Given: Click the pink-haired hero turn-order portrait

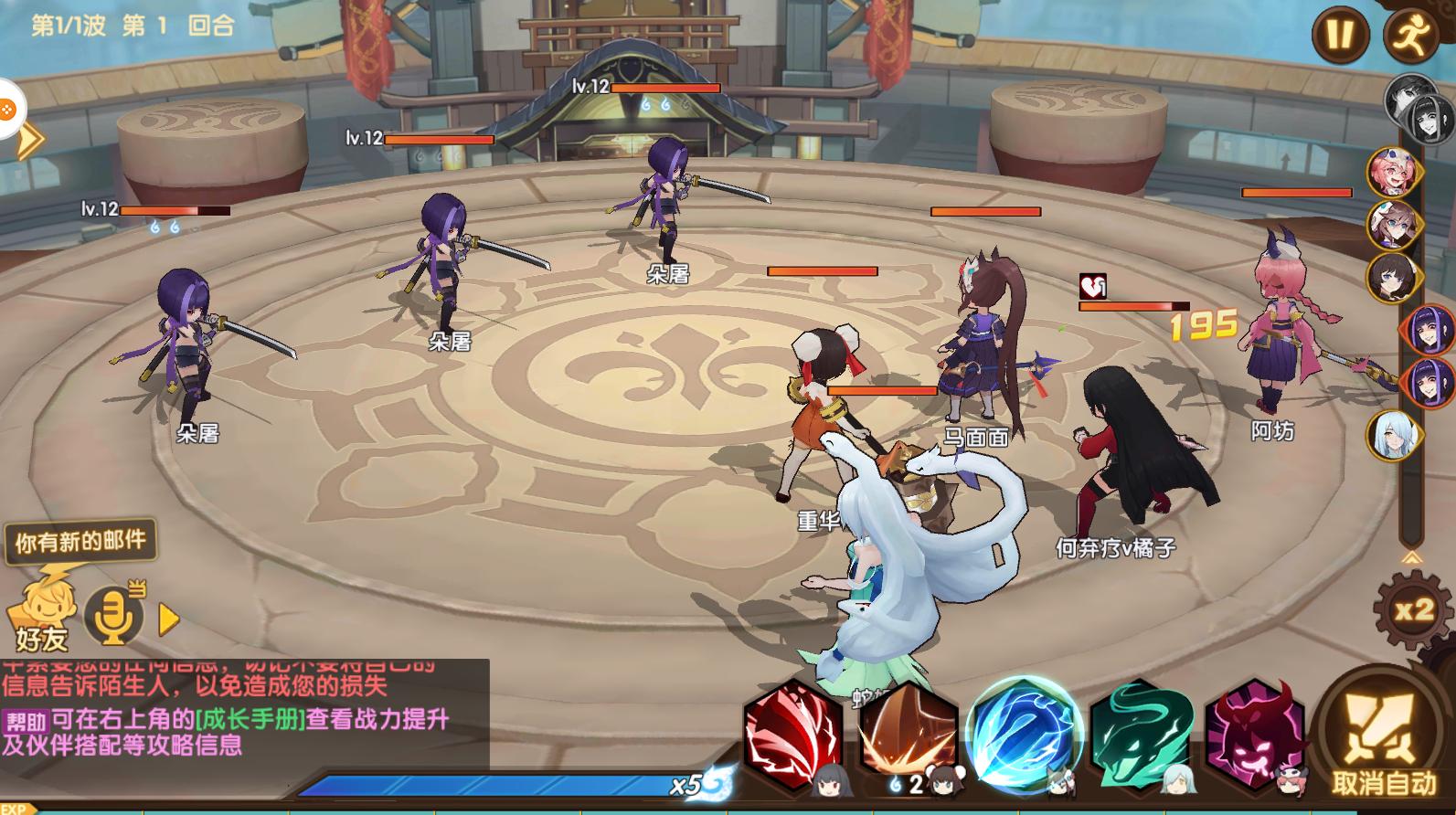Looking at the screenshot, I should point(1391,171).
